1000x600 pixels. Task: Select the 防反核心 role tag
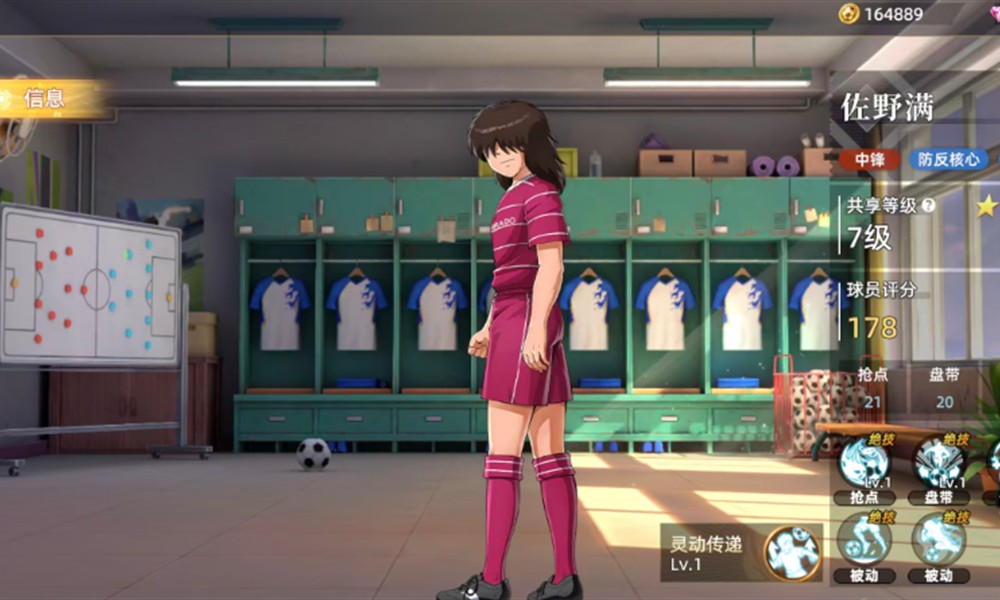coord(947,159)
